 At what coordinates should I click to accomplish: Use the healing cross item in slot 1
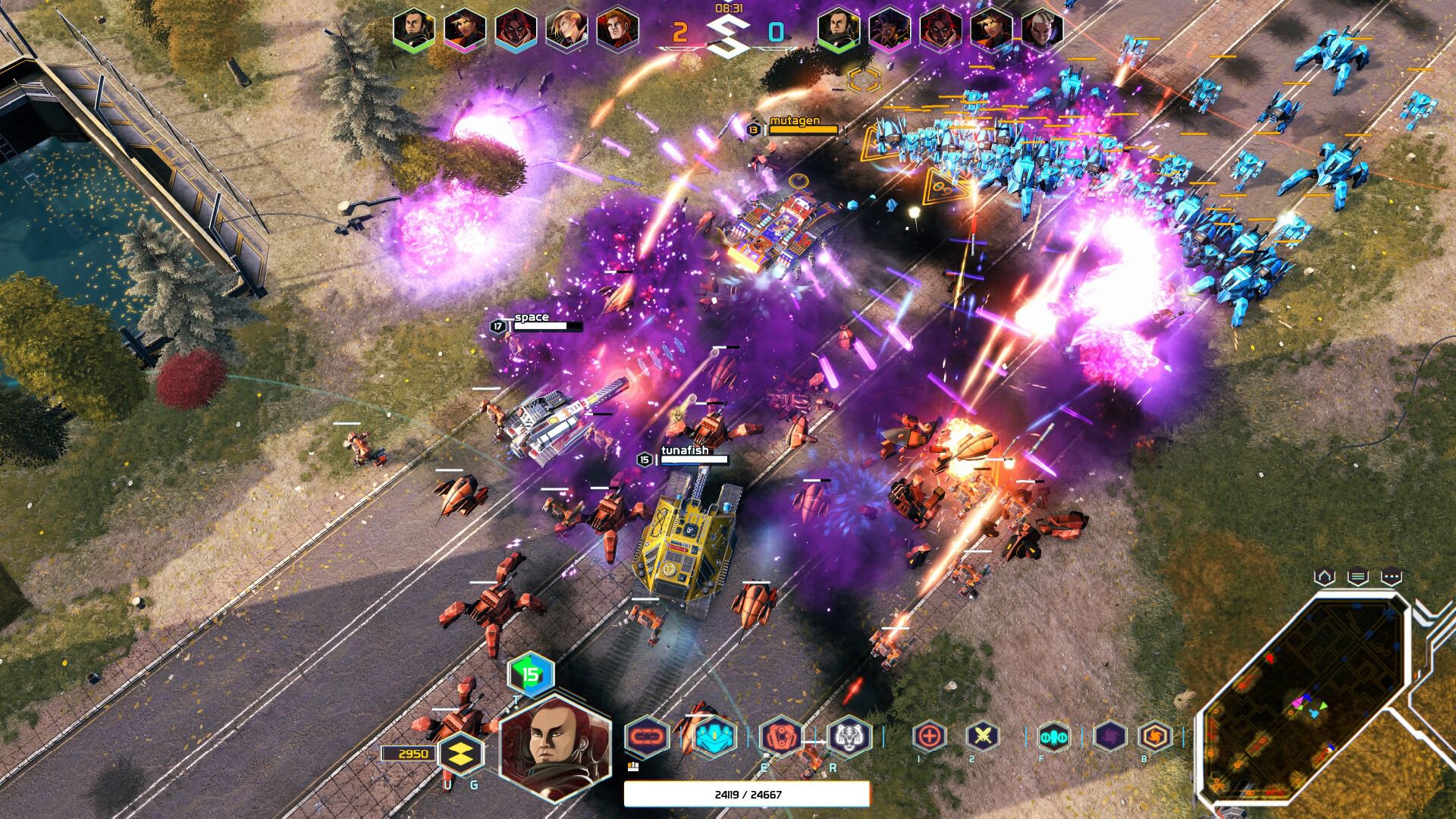pyautogui.click(x=929, y=736)
